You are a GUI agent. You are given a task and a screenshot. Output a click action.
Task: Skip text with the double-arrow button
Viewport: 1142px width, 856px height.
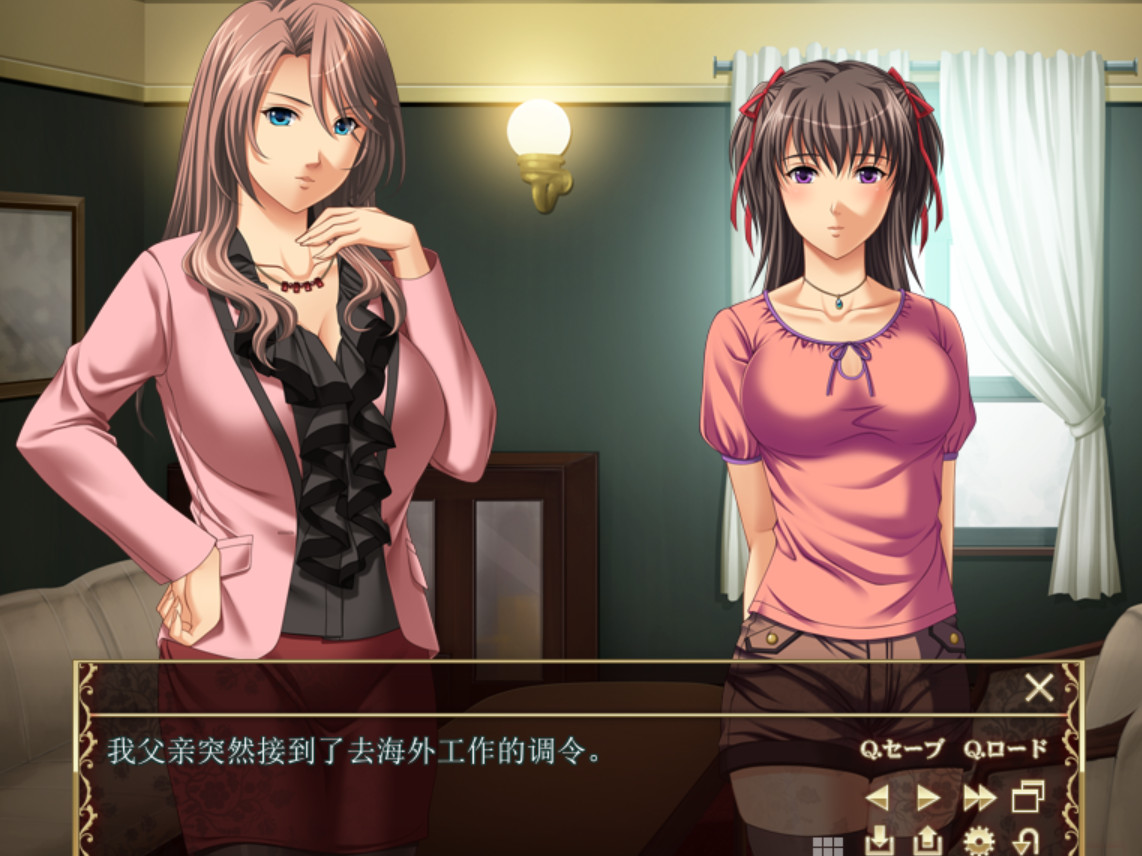click(979, 797)
